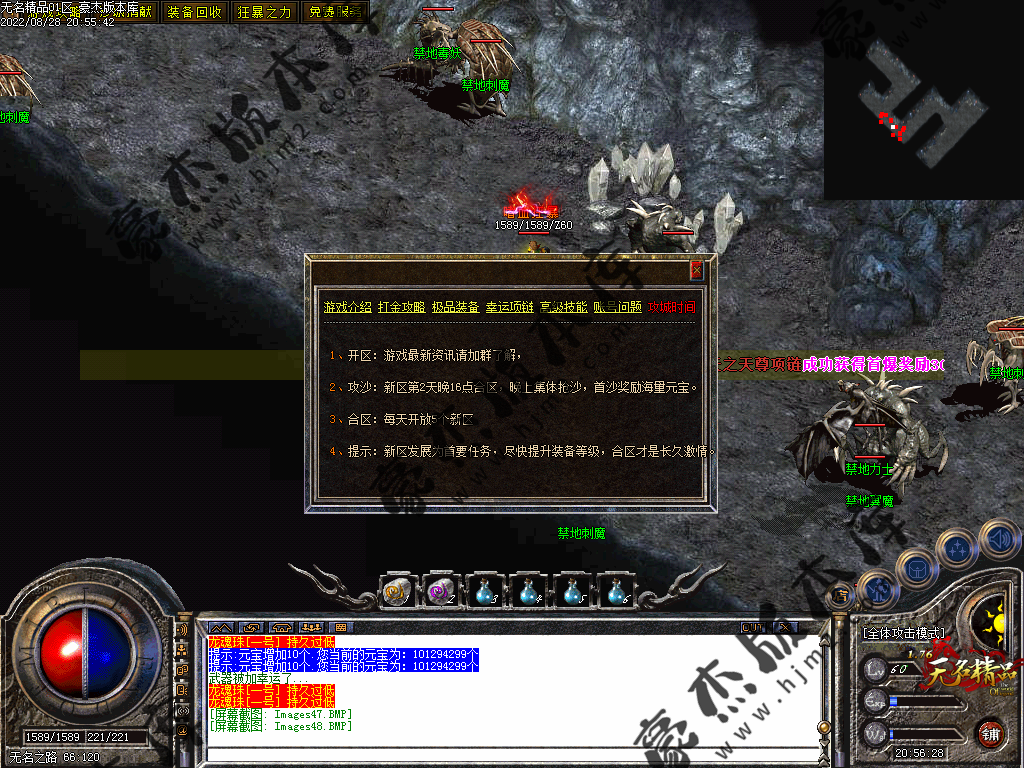The width and height of the screenshot is (1024, 768).
Task: Open the red 铺 shop button
Action: pyautogui.click(x=990, y=734)
